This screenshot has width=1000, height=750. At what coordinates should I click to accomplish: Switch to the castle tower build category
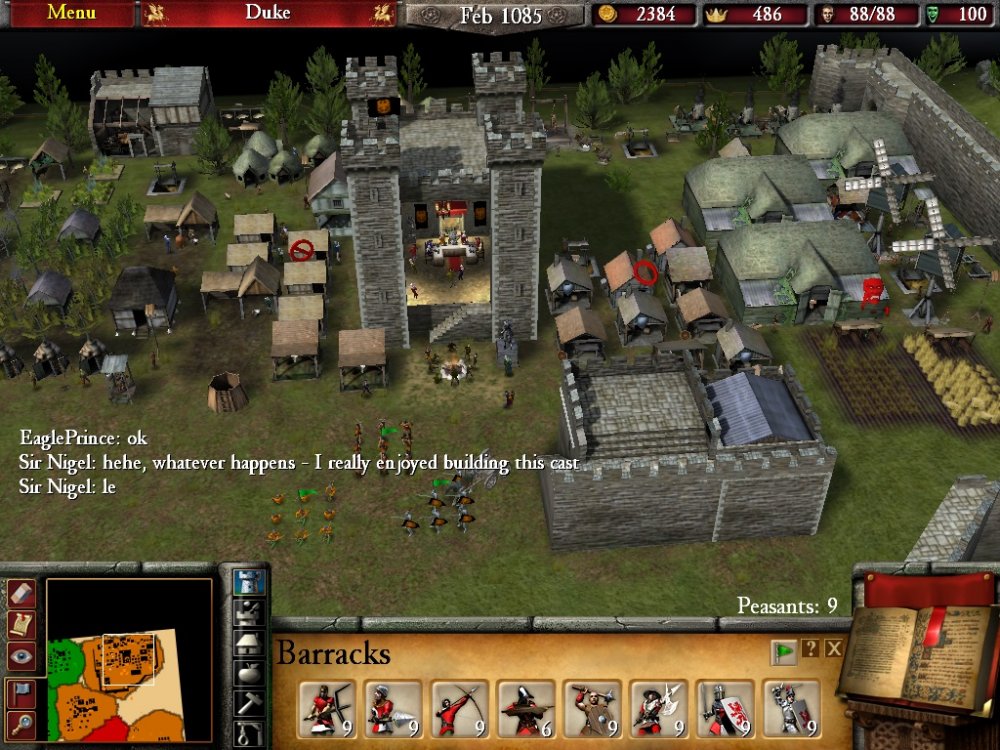(248, 580)
